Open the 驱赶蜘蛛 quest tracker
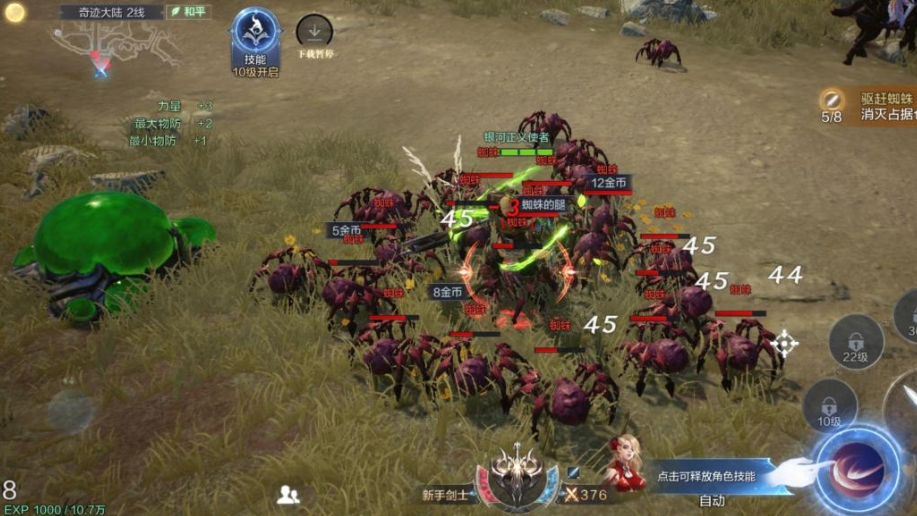 point(870,105)
